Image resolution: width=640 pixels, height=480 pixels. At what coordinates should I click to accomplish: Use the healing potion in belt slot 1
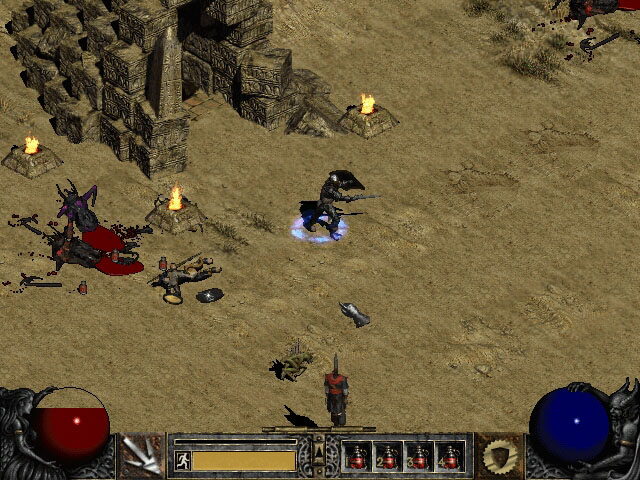pyautogui.click(x=357, y=456)
